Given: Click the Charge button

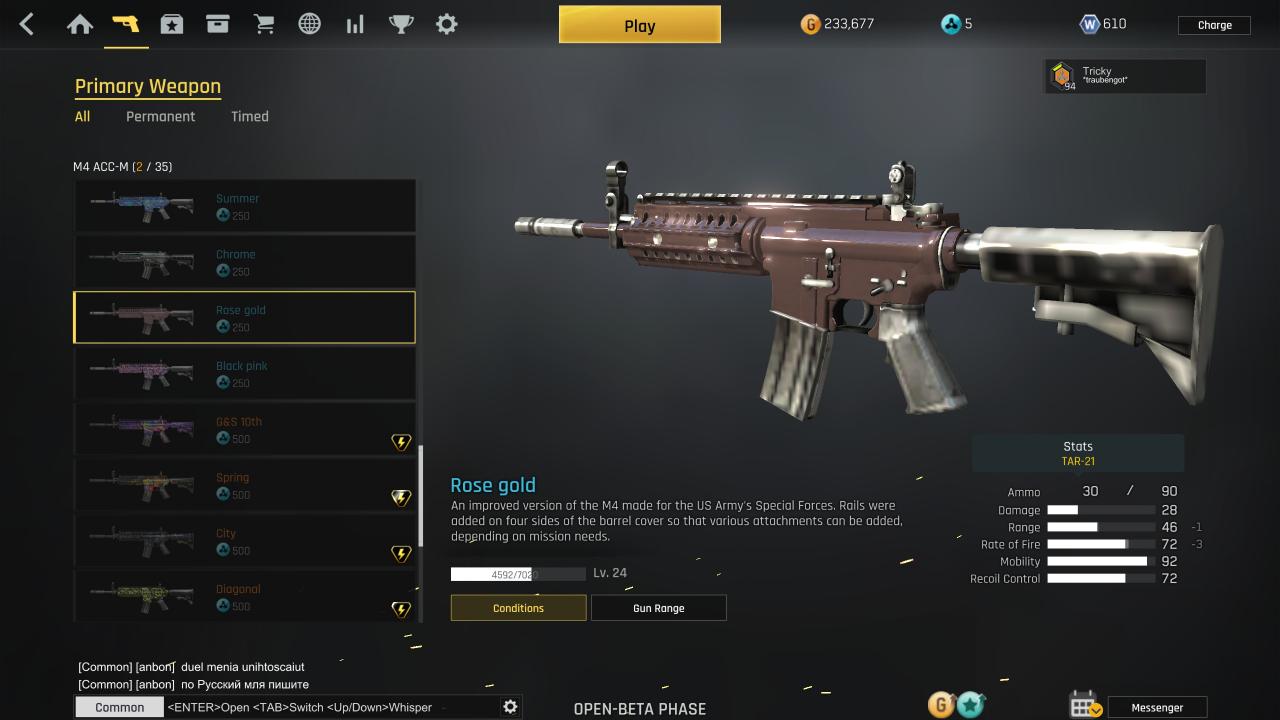Looking at the screenshot, I should click(x=1214, y=25).
